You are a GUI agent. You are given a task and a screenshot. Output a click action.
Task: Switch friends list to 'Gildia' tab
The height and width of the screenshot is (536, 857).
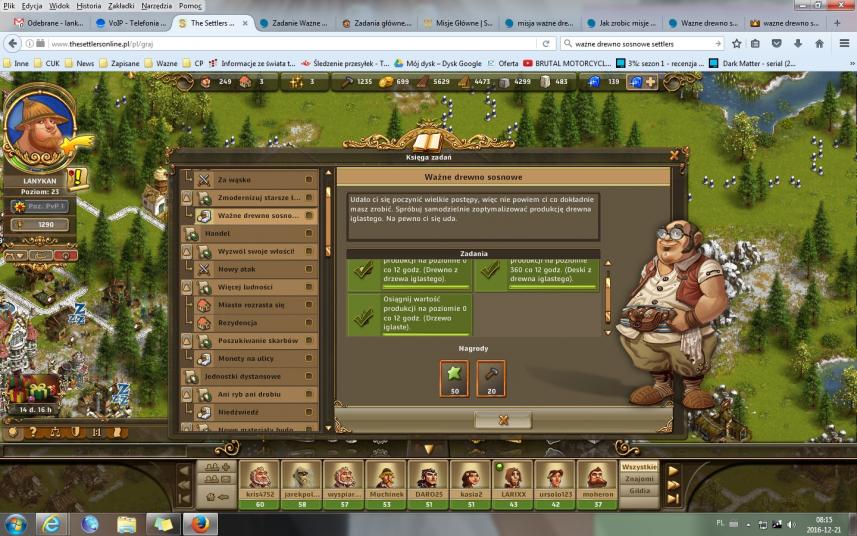click(639, 491)
